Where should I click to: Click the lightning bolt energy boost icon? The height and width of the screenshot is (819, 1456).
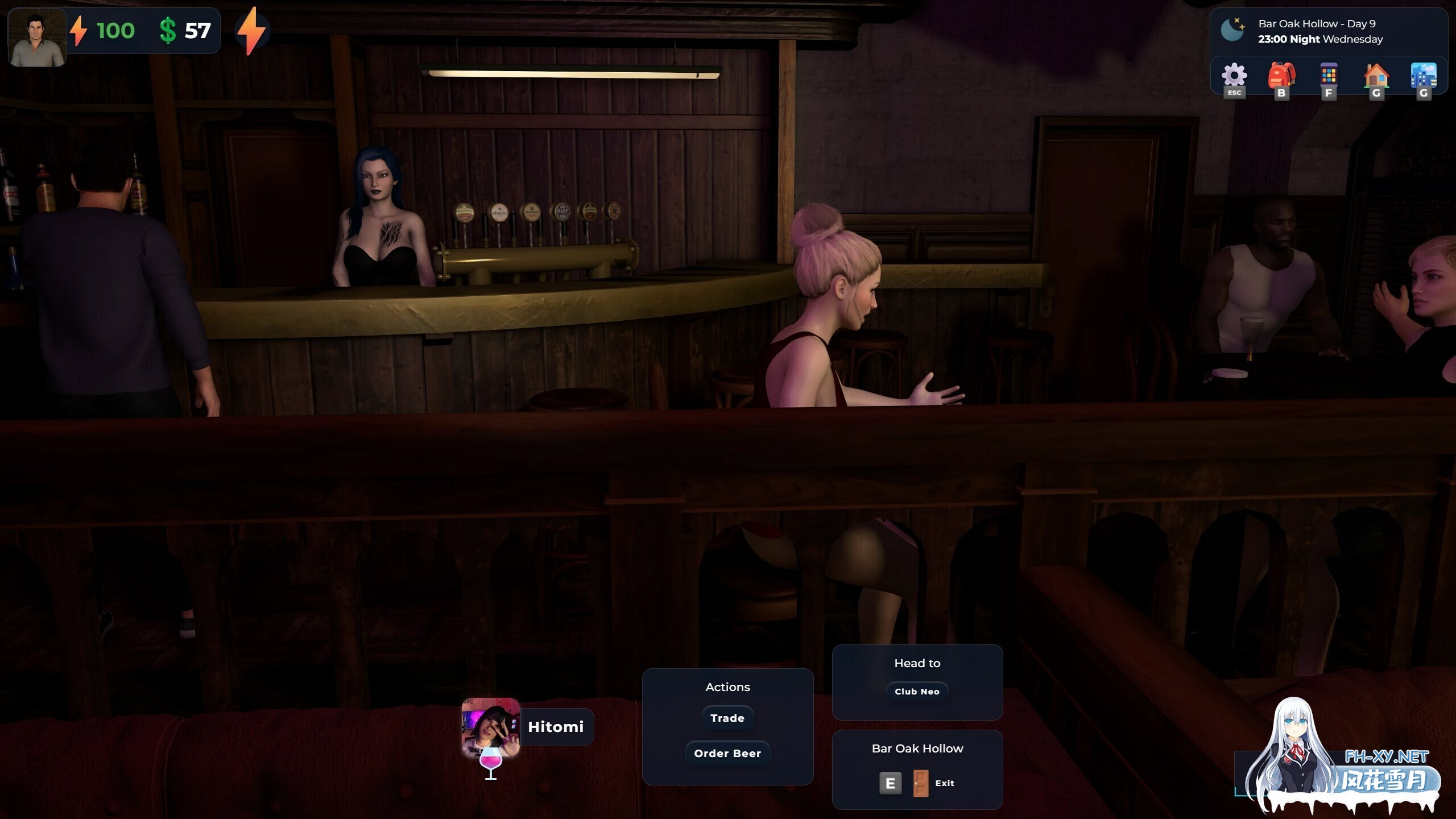251,31
